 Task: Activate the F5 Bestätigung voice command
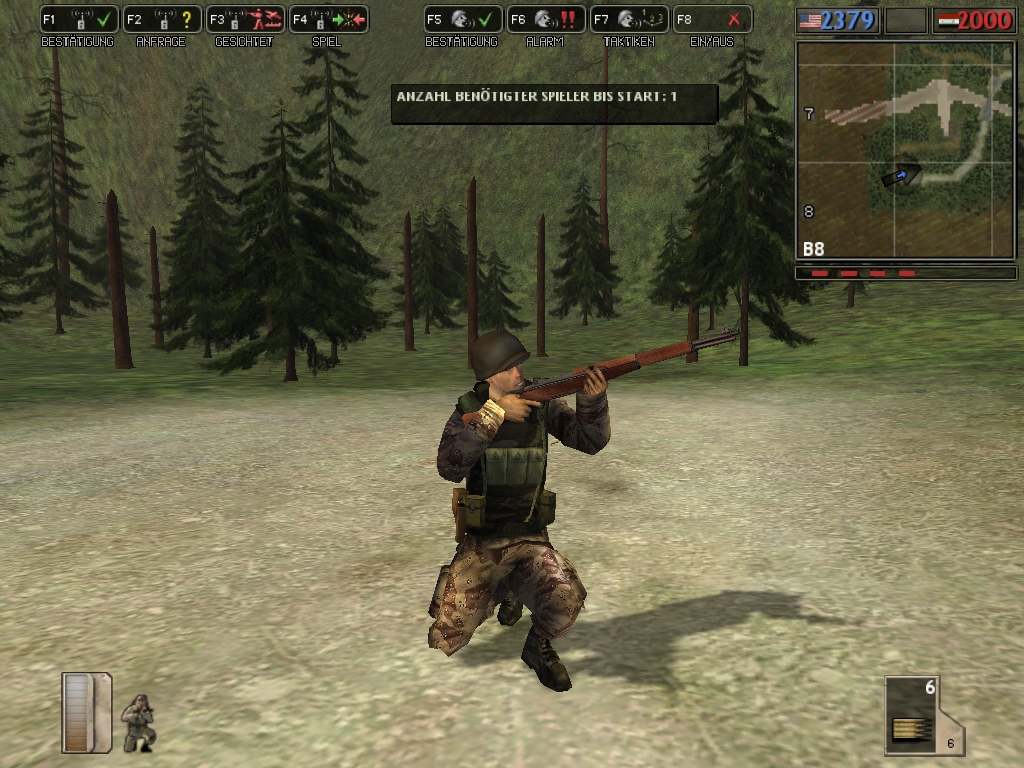(x=462, y=19)
